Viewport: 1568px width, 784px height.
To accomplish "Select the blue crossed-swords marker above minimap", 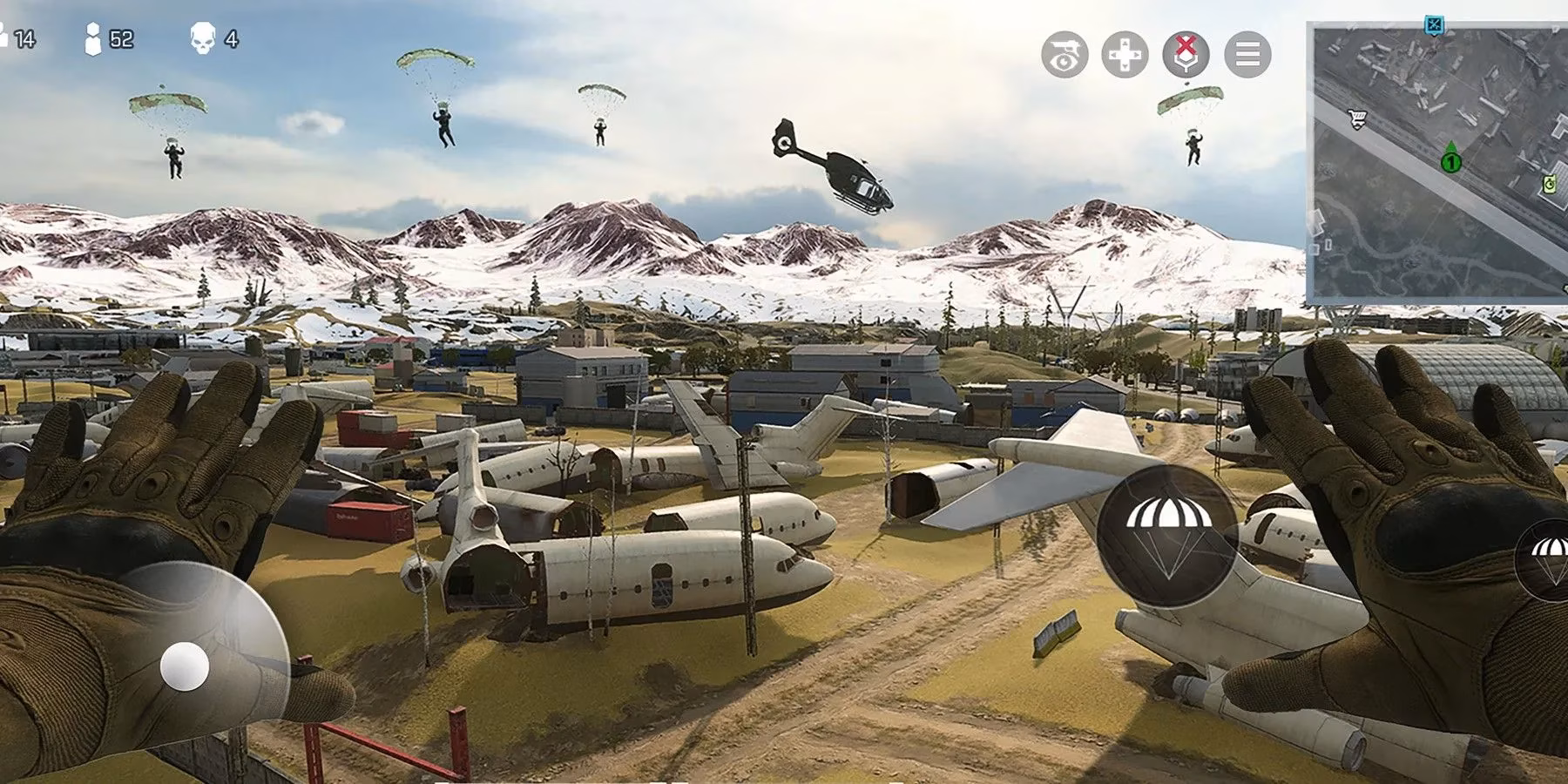I will [1435, 24].
